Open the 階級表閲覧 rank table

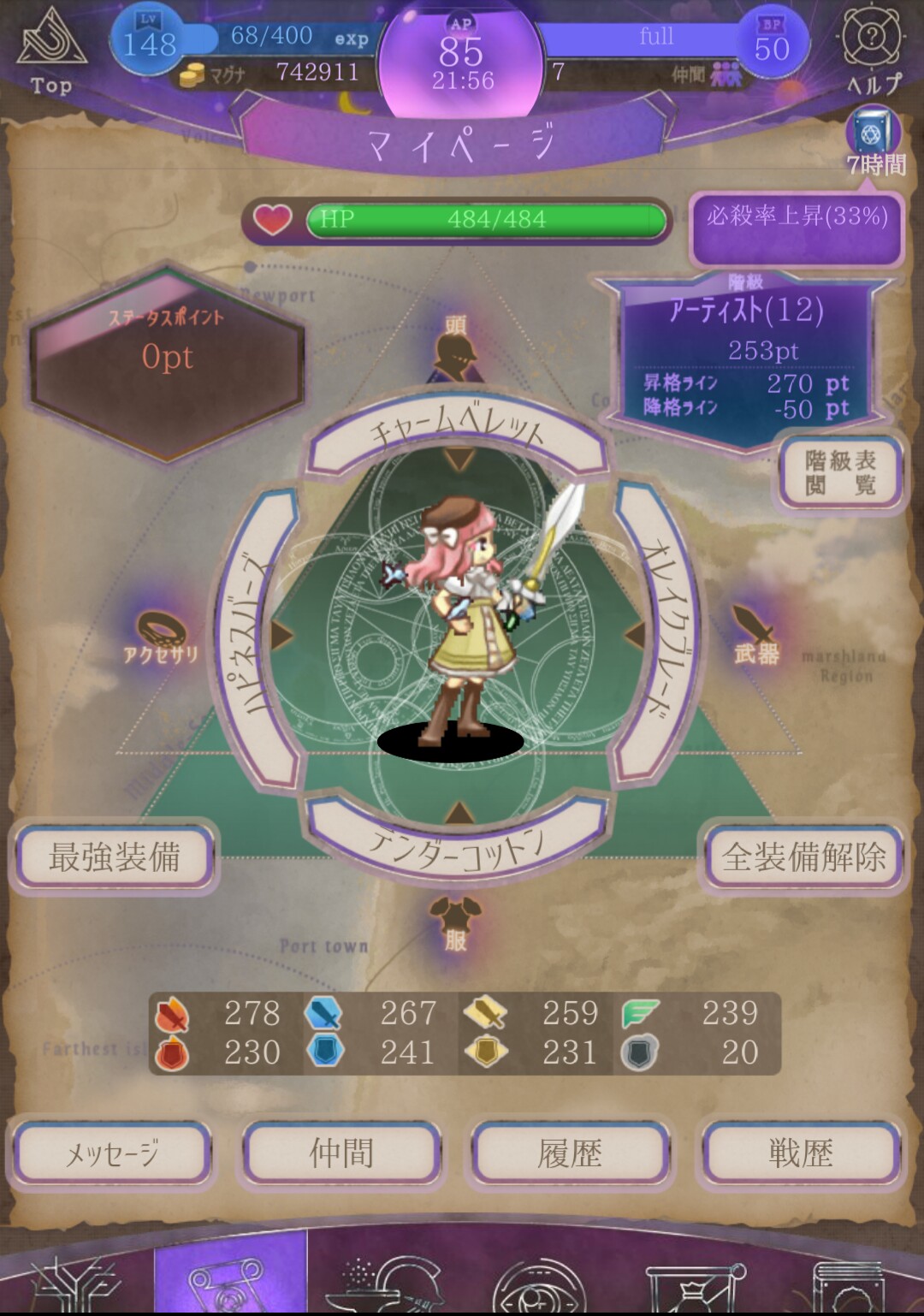(841, 473)
